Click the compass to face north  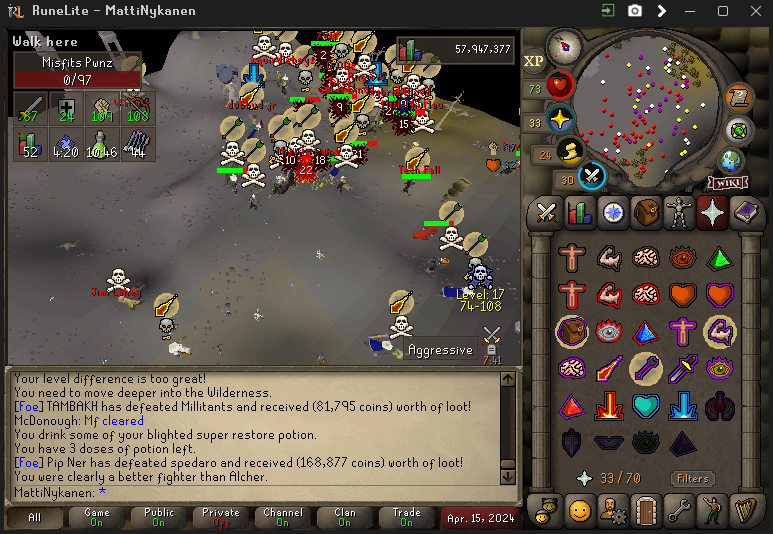coord(565,46)
